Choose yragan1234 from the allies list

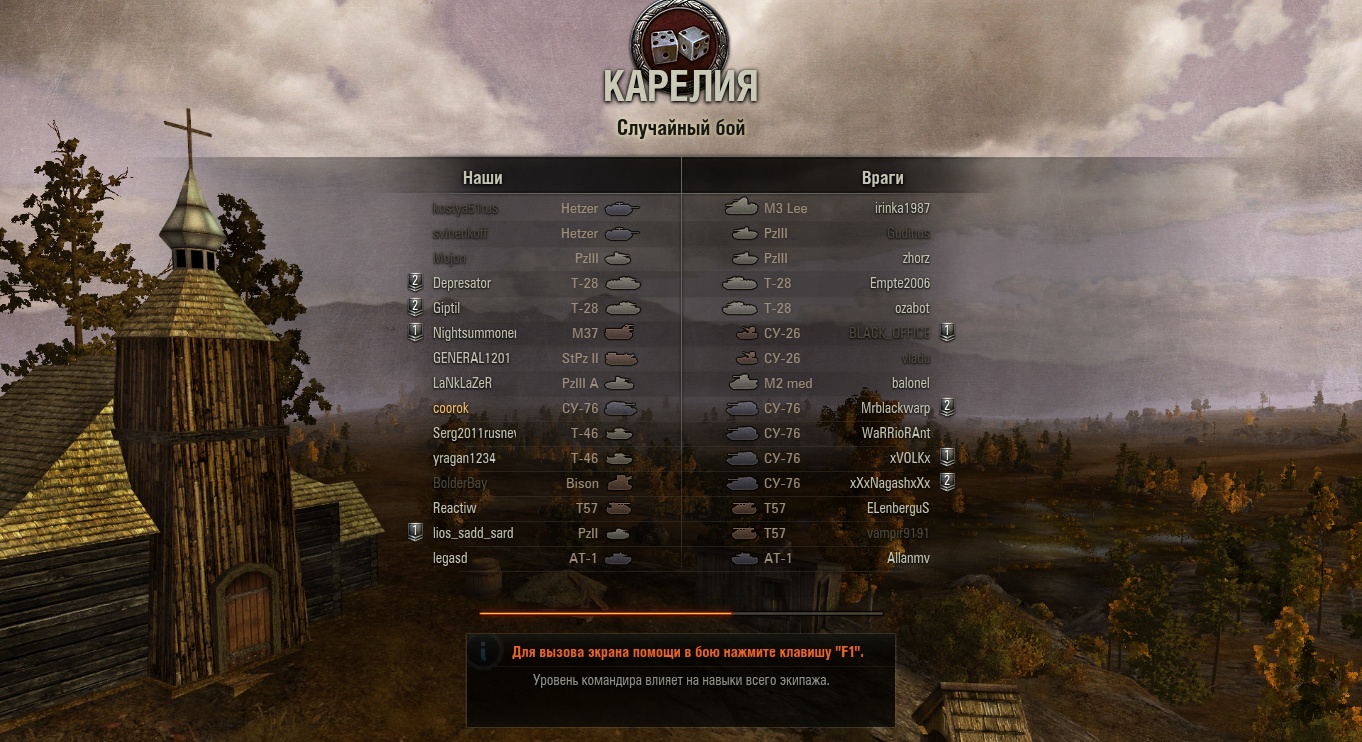tap(464, 458)
